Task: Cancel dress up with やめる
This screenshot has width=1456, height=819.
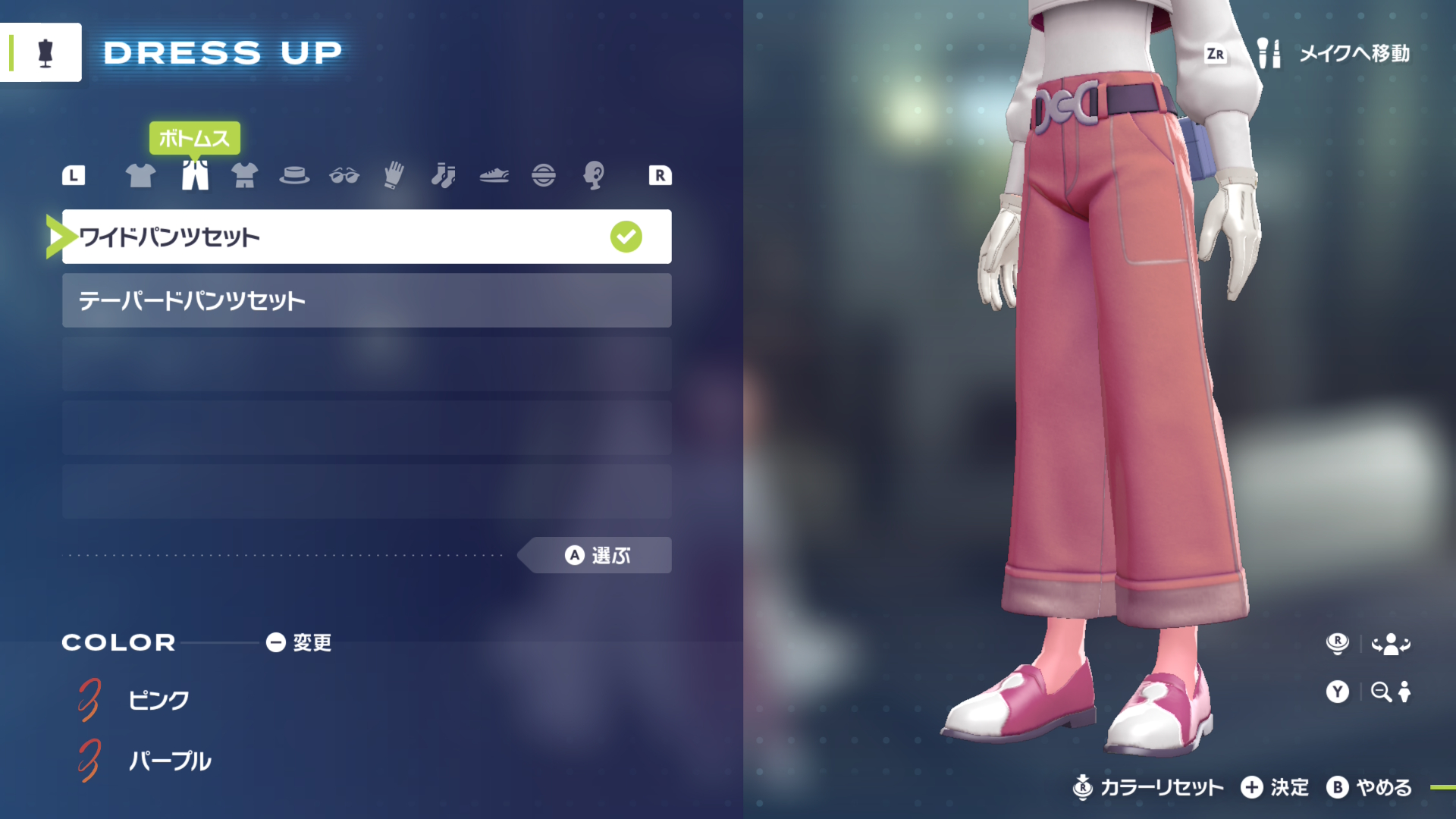Action: pos(1370,788)
